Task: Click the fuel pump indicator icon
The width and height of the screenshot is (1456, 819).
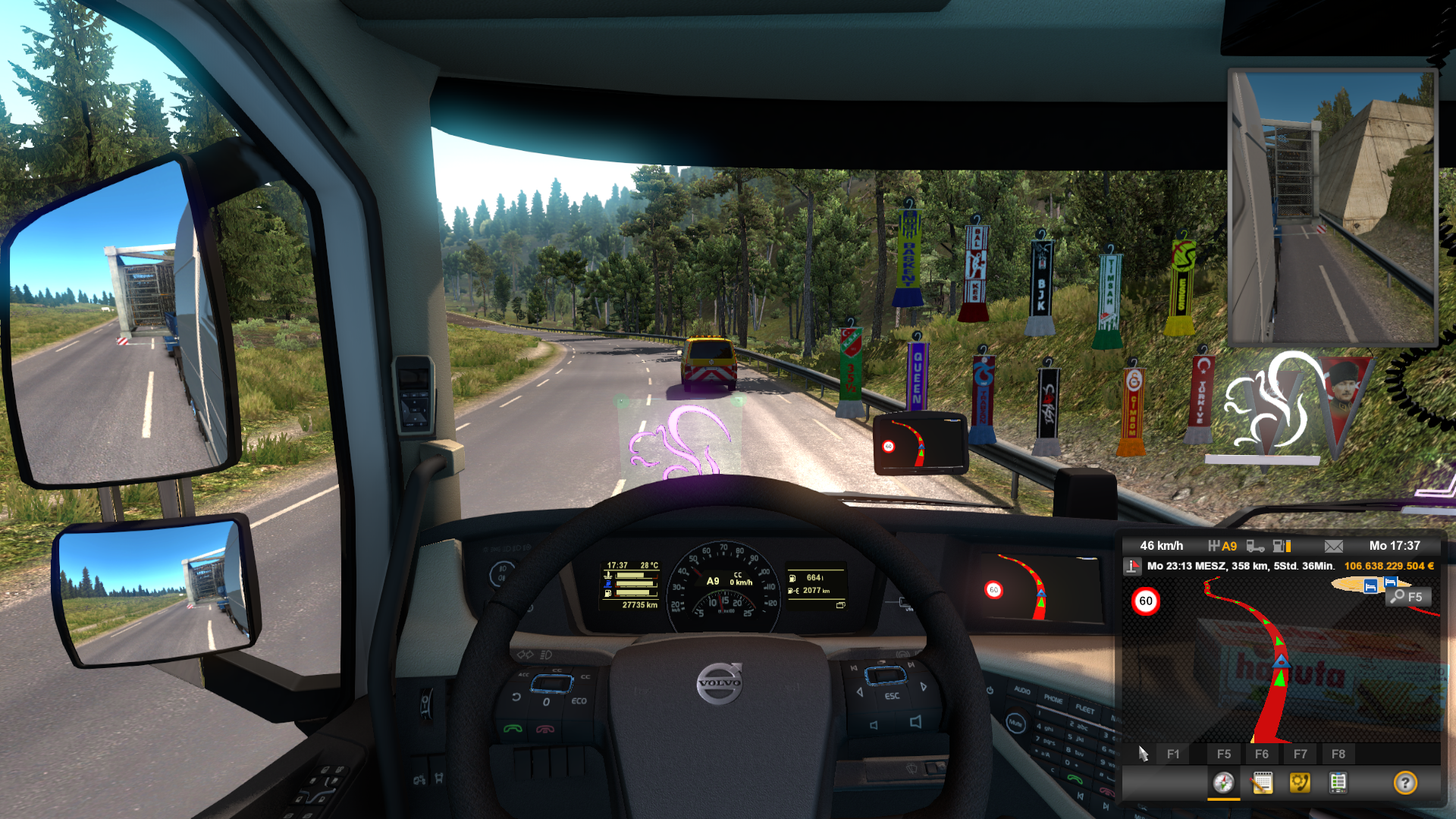Action: click(1282, 546)
